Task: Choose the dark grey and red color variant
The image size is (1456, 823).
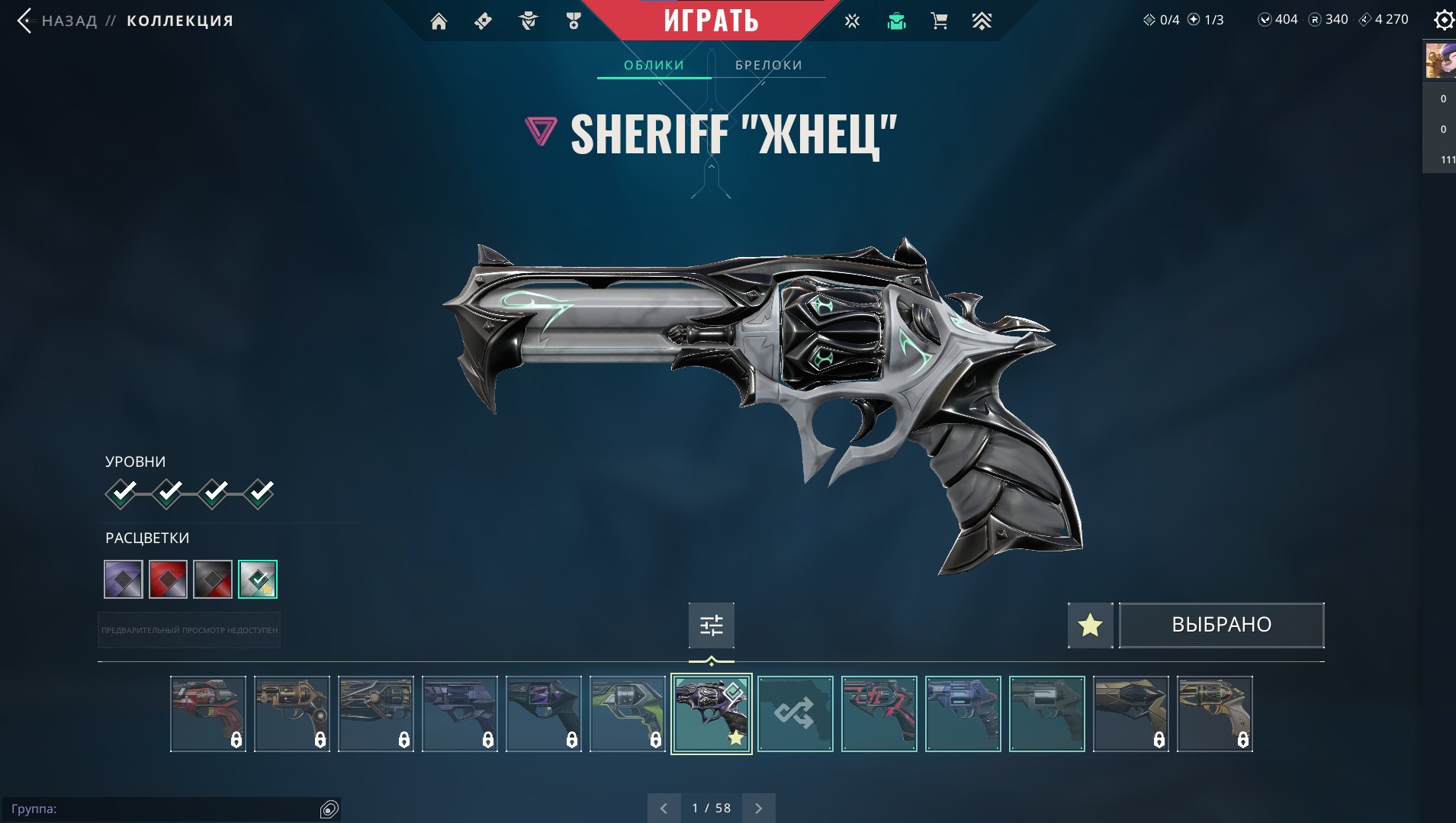Action: (213, 579)
